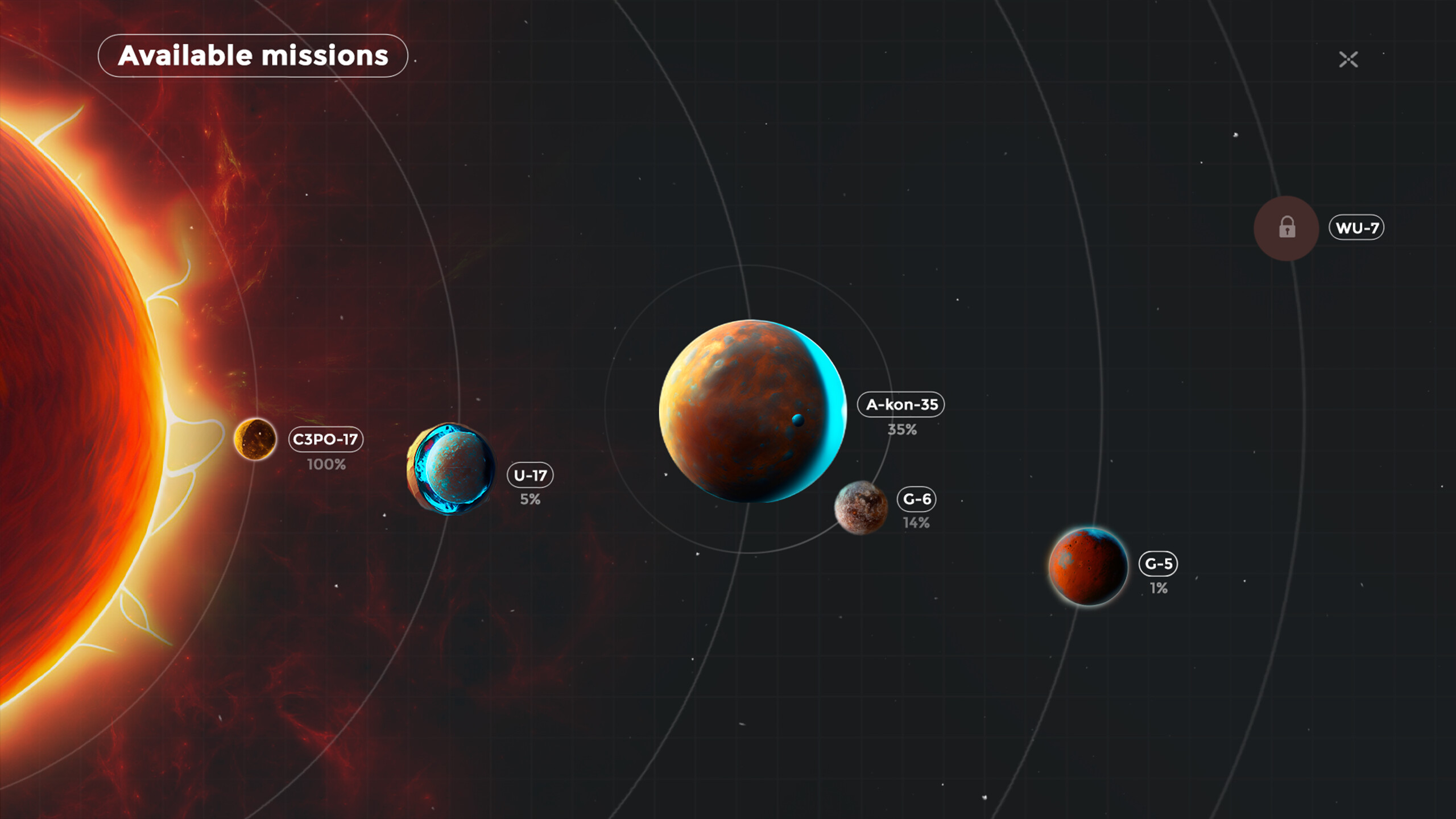Close the missions screen with the X
Image resolution: width=1456 pixels, height=819 pixels.
[x=1350, y=60]
